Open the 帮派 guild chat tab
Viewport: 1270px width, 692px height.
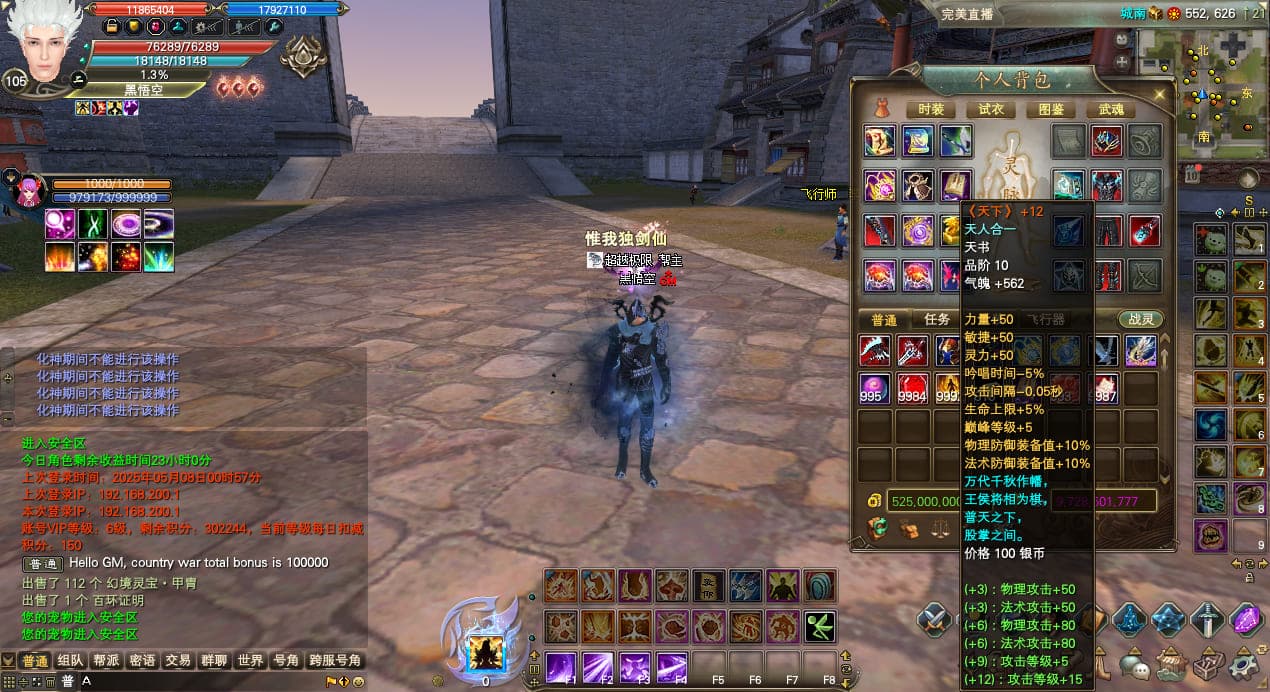tap(106, 661)
